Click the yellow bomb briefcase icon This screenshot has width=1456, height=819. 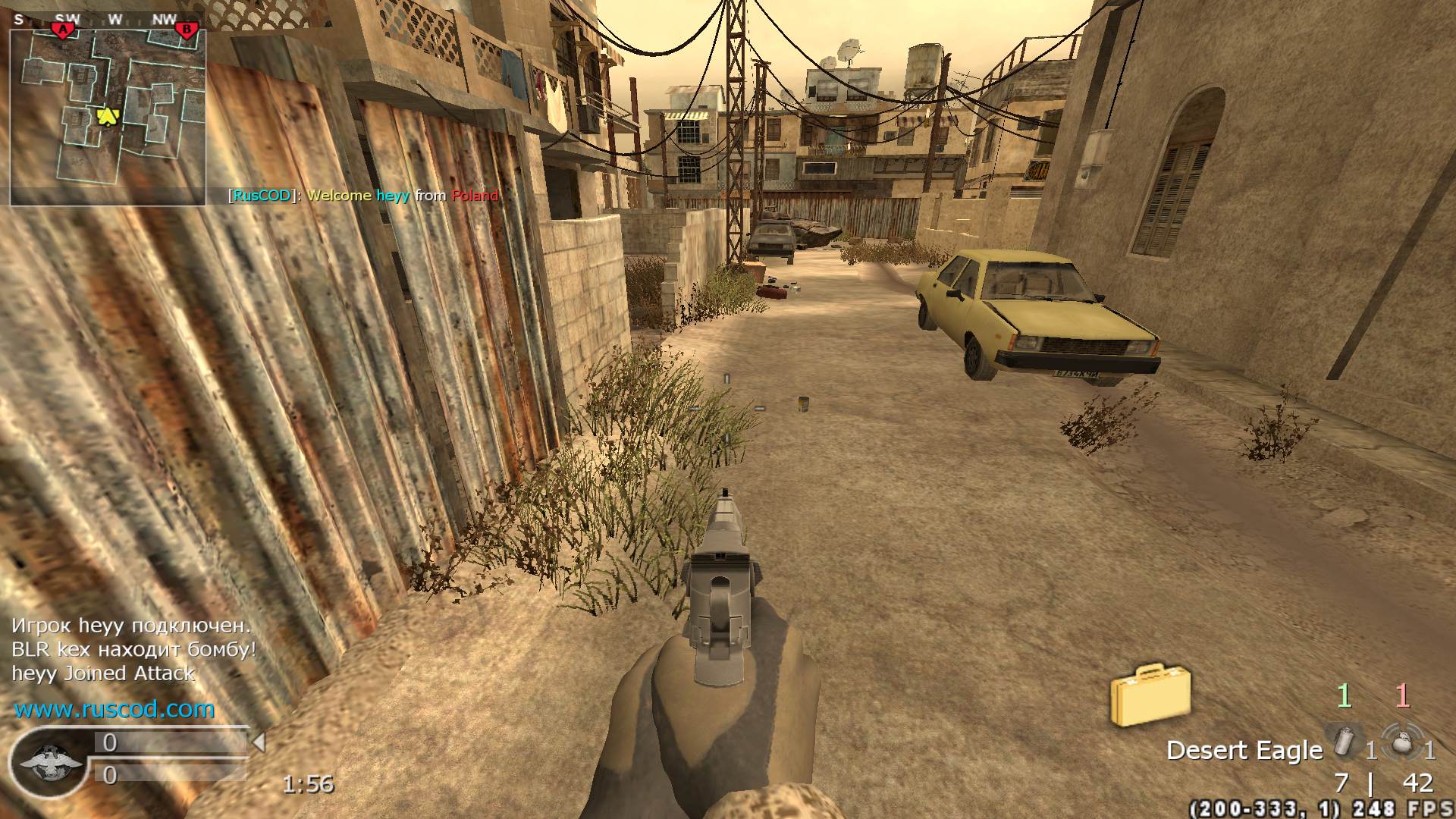pyautogui.click(x=1150, y=694)
